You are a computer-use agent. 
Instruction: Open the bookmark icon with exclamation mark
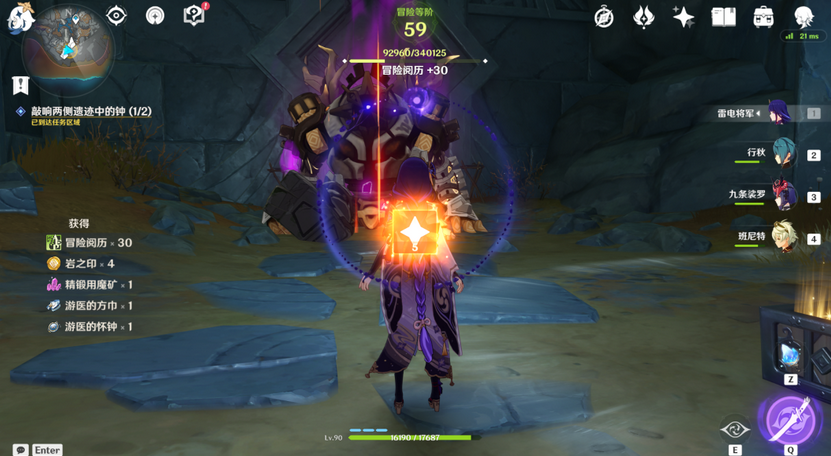(20, 85)
